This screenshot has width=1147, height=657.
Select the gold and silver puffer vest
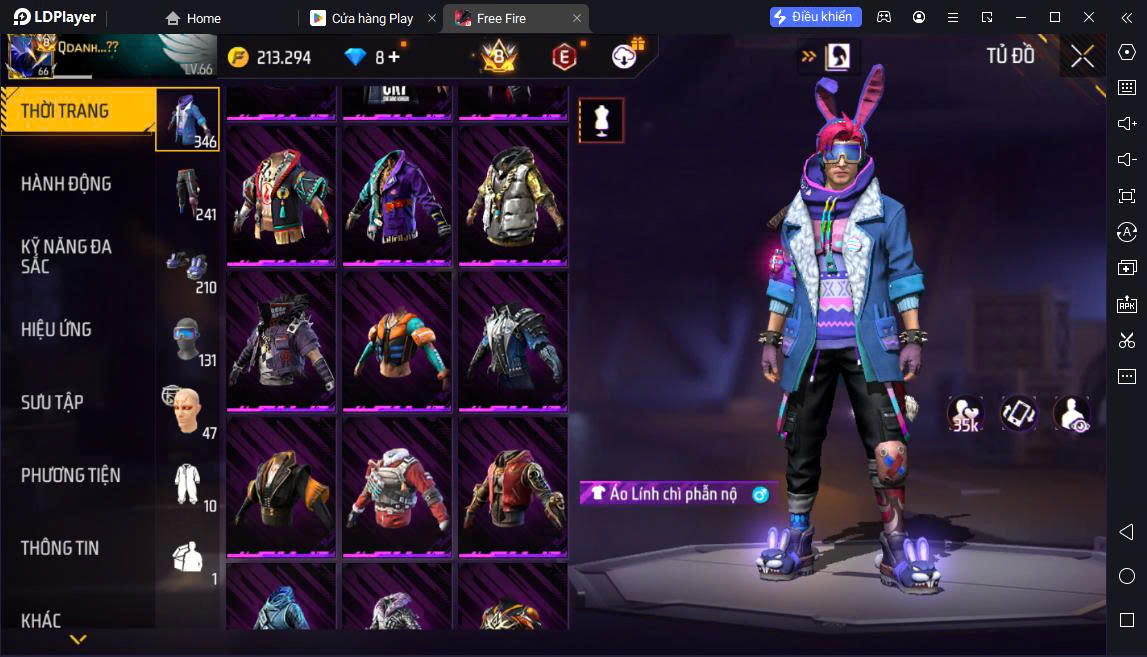coord(513,198)
